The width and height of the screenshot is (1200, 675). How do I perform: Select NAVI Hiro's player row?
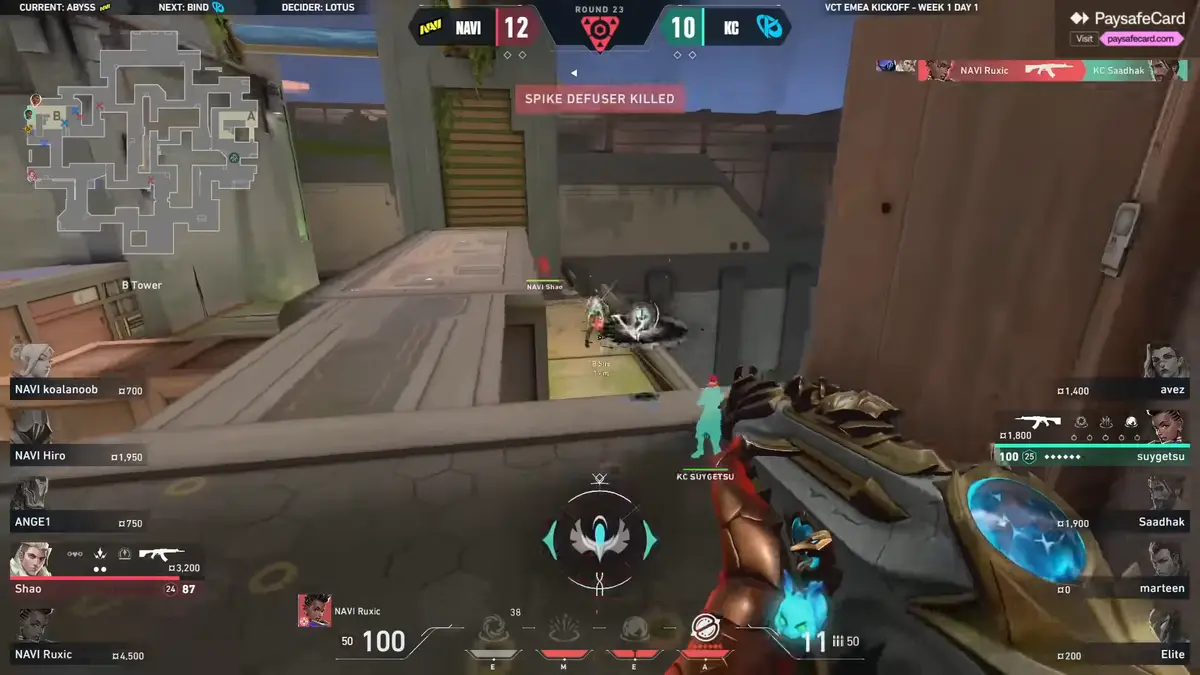(x=75, y=456)
